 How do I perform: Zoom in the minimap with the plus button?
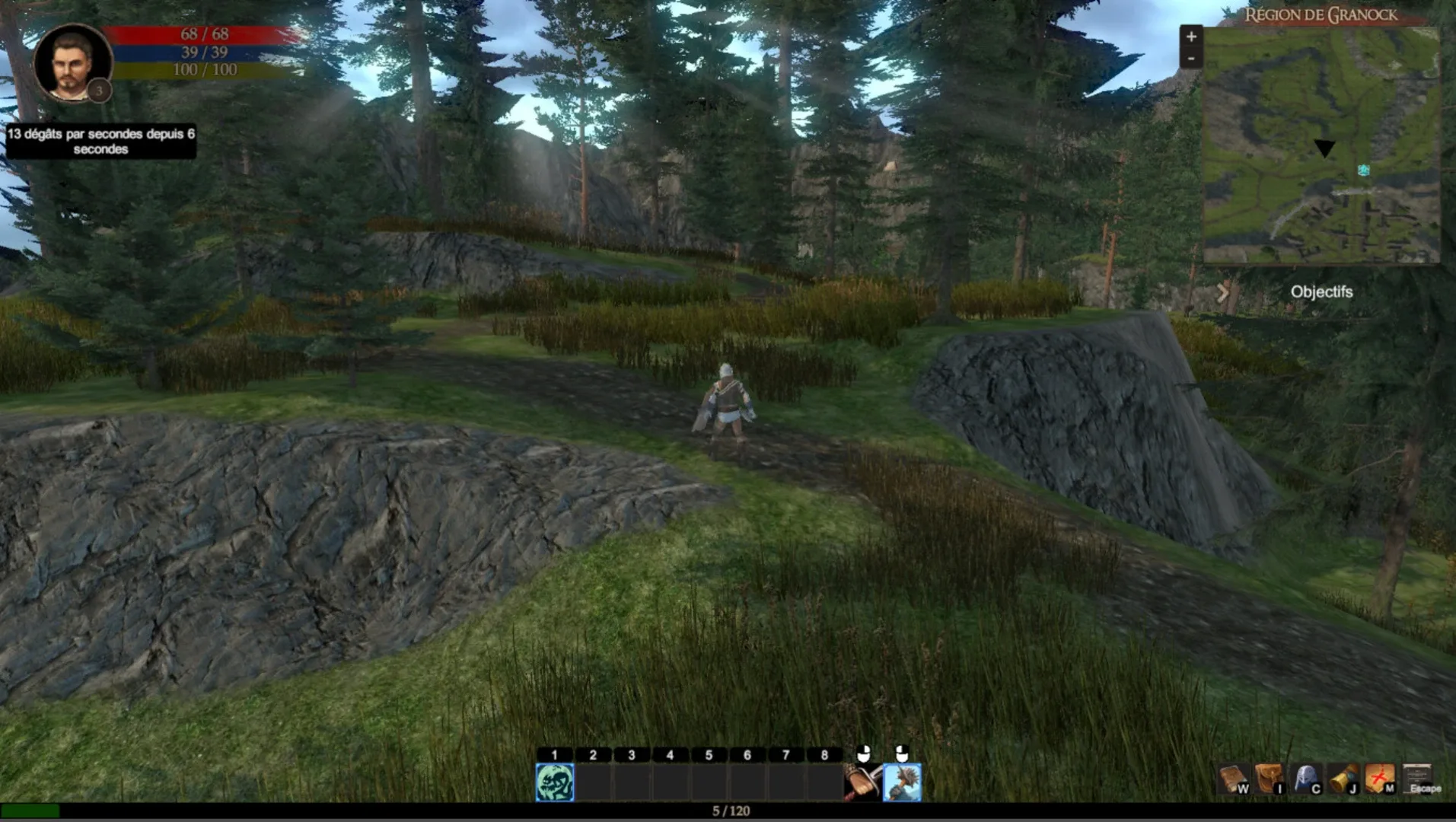click(1190, 35)
